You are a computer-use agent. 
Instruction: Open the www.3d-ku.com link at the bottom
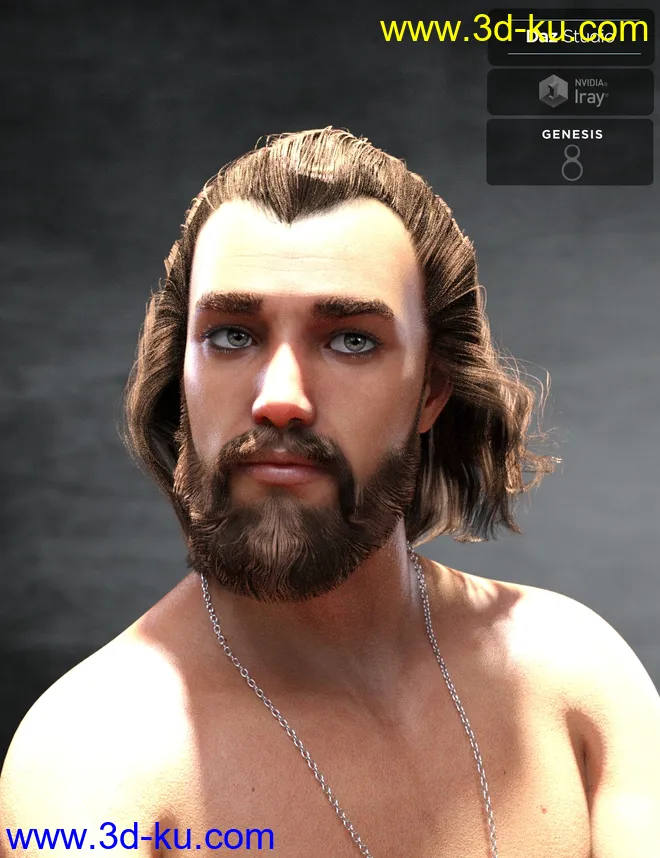[138, 836]
